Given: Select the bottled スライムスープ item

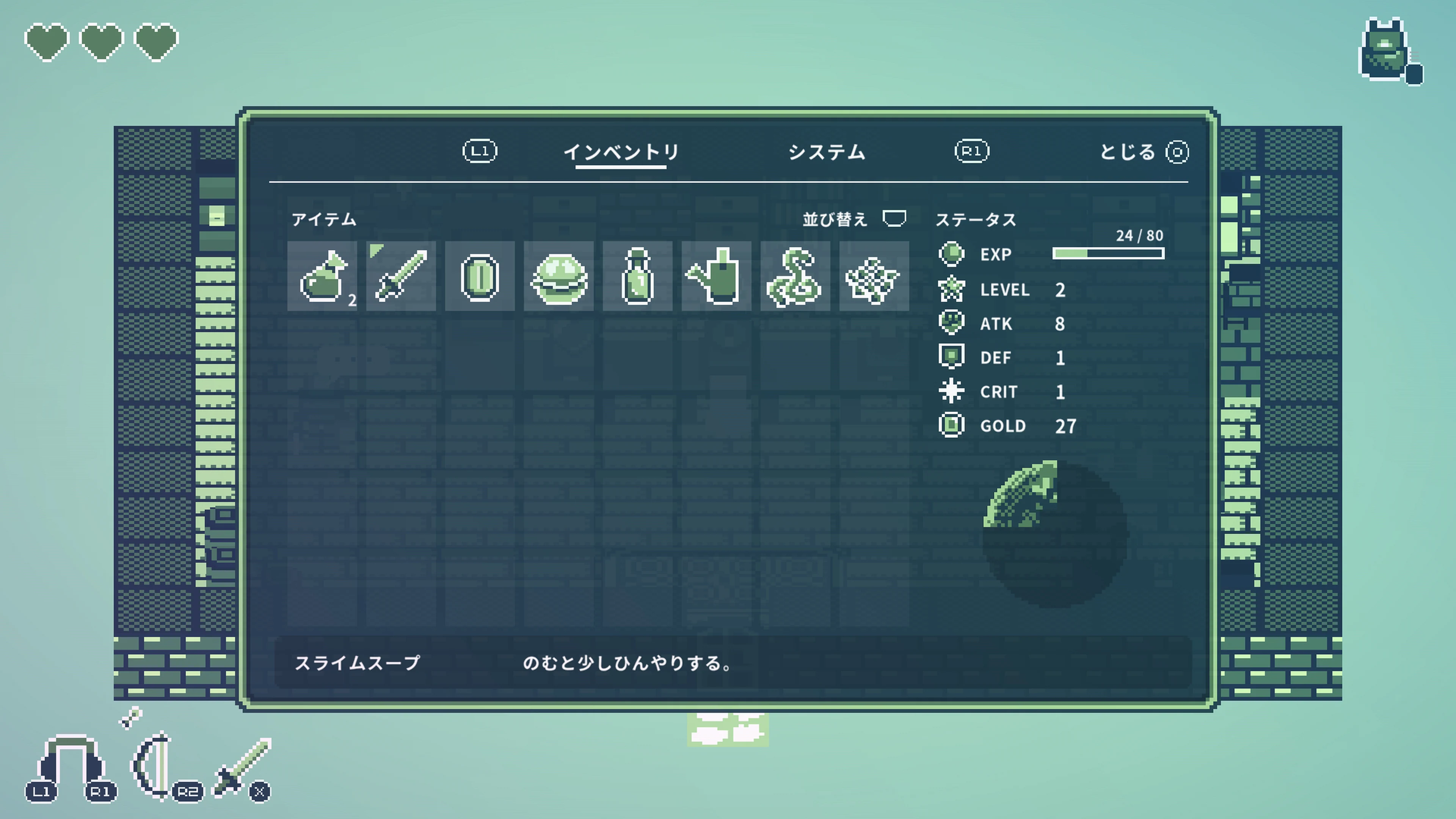Looking at the screenshot, I should pyautogui.click(x=637, y=277).
